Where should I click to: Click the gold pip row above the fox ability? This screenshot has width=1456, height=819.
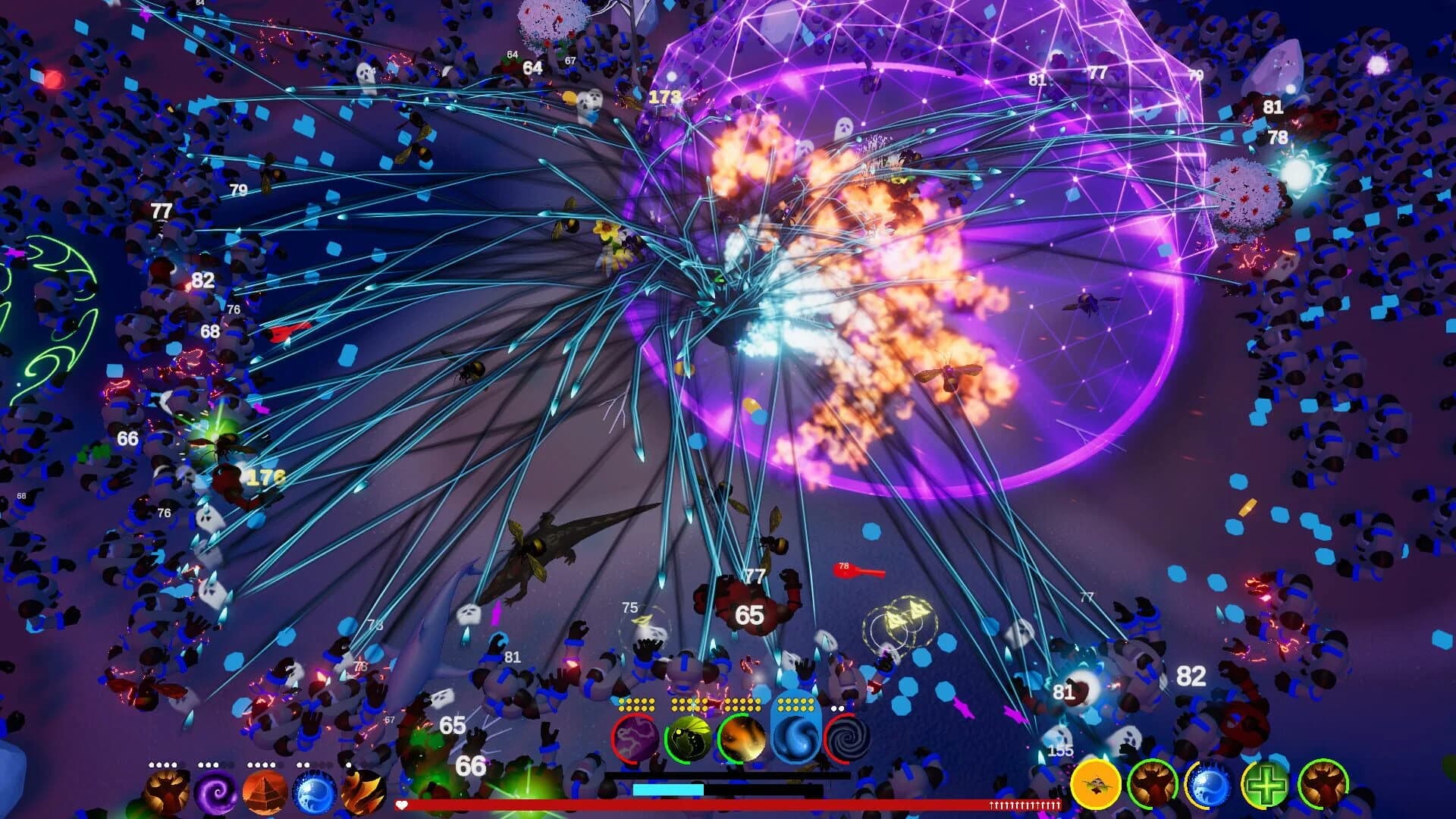point(742,704)
